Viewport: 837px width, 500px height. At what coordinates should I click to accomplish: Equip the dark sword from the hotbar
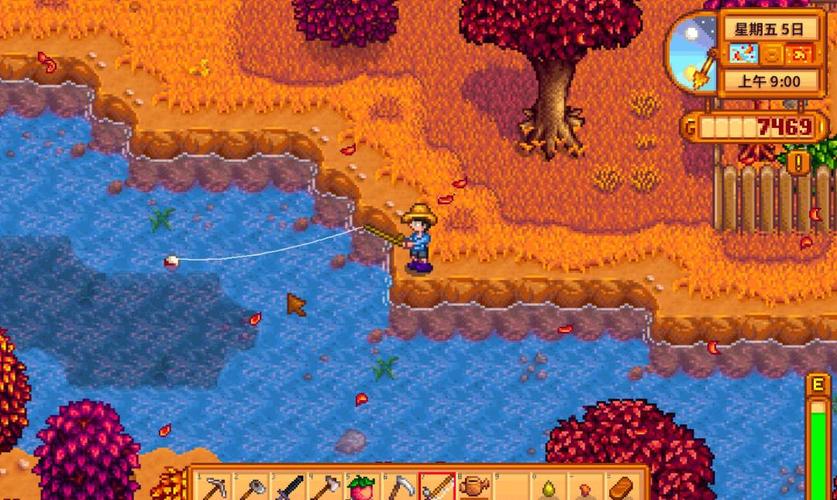coord(289,488)
